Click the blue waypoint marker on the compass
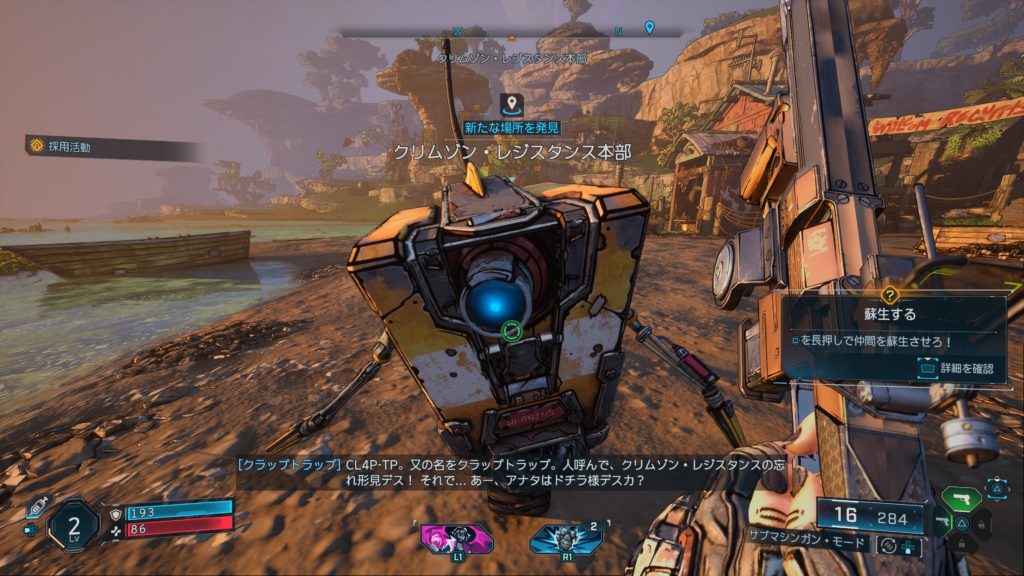The image size is (1024, 576). (x=649, y=27)
